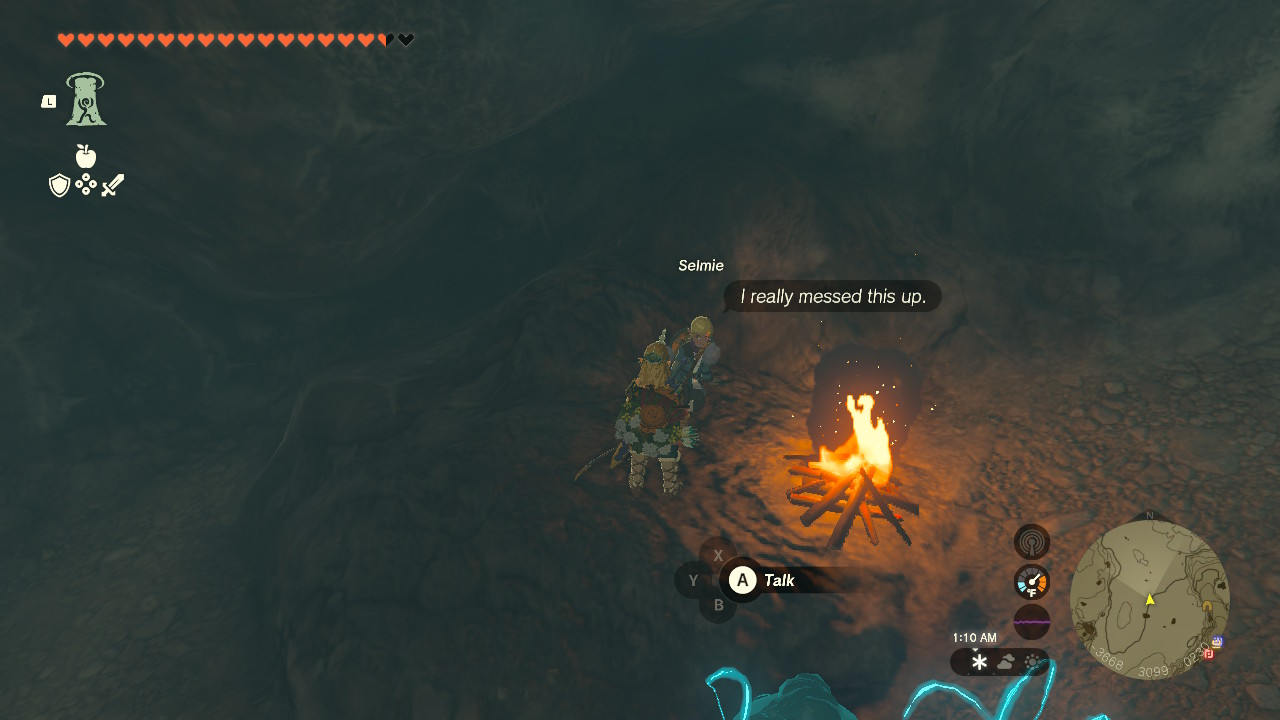The image size is (1280, 720).
Task: Click the purple noise level meter icon
Action: (1032, 621)
